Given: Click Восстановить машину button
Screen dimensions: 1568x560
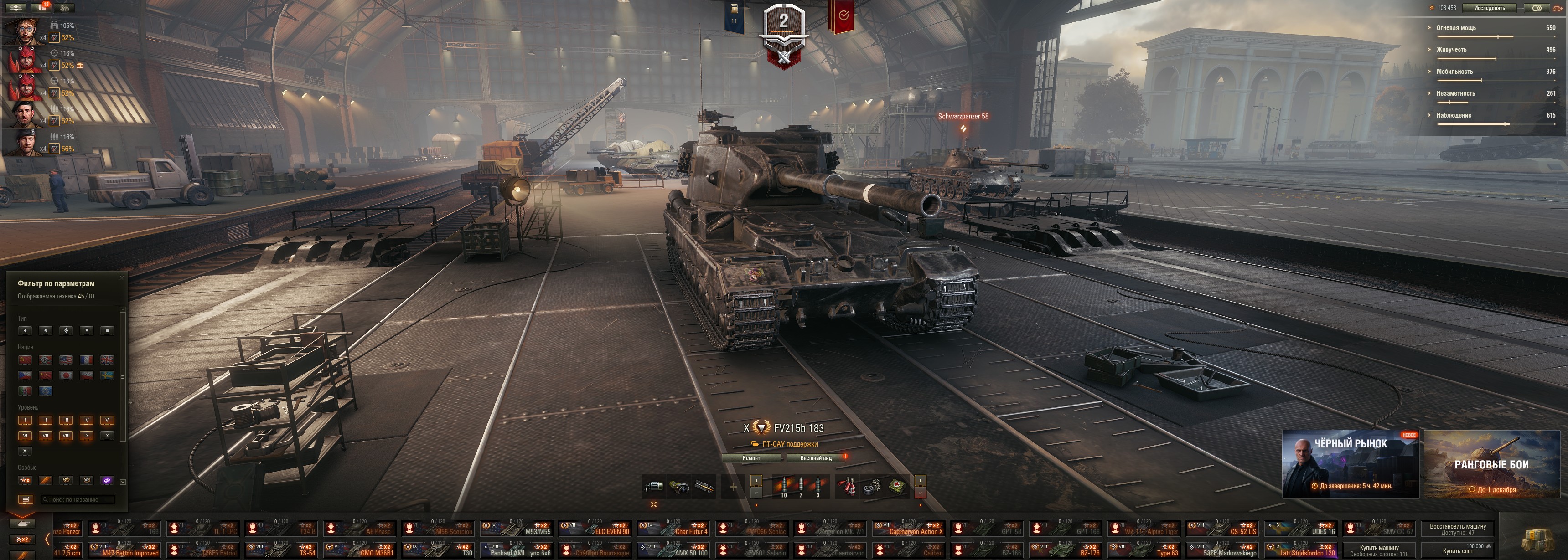Looking at the screenshot, I should click(1457, 529).
